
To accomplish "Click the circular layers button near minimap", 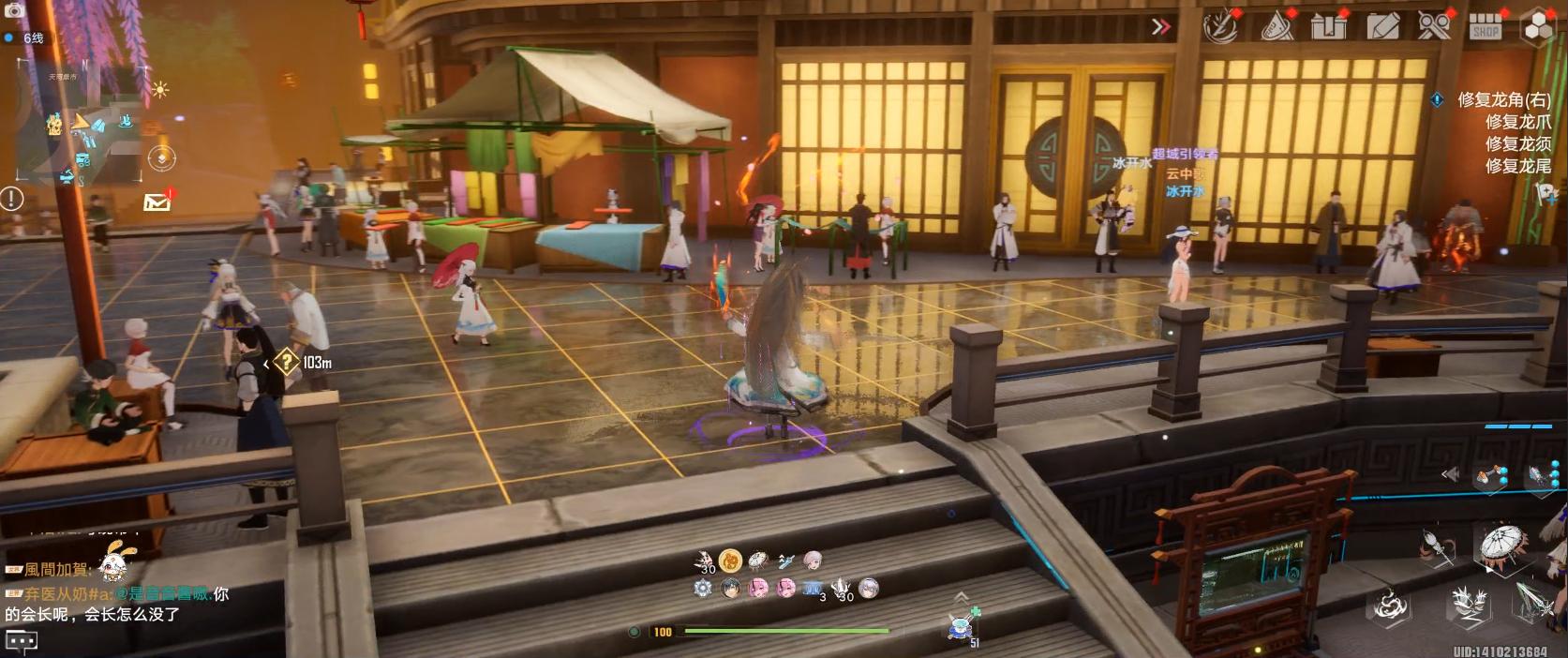I will (x=162, y=158).
